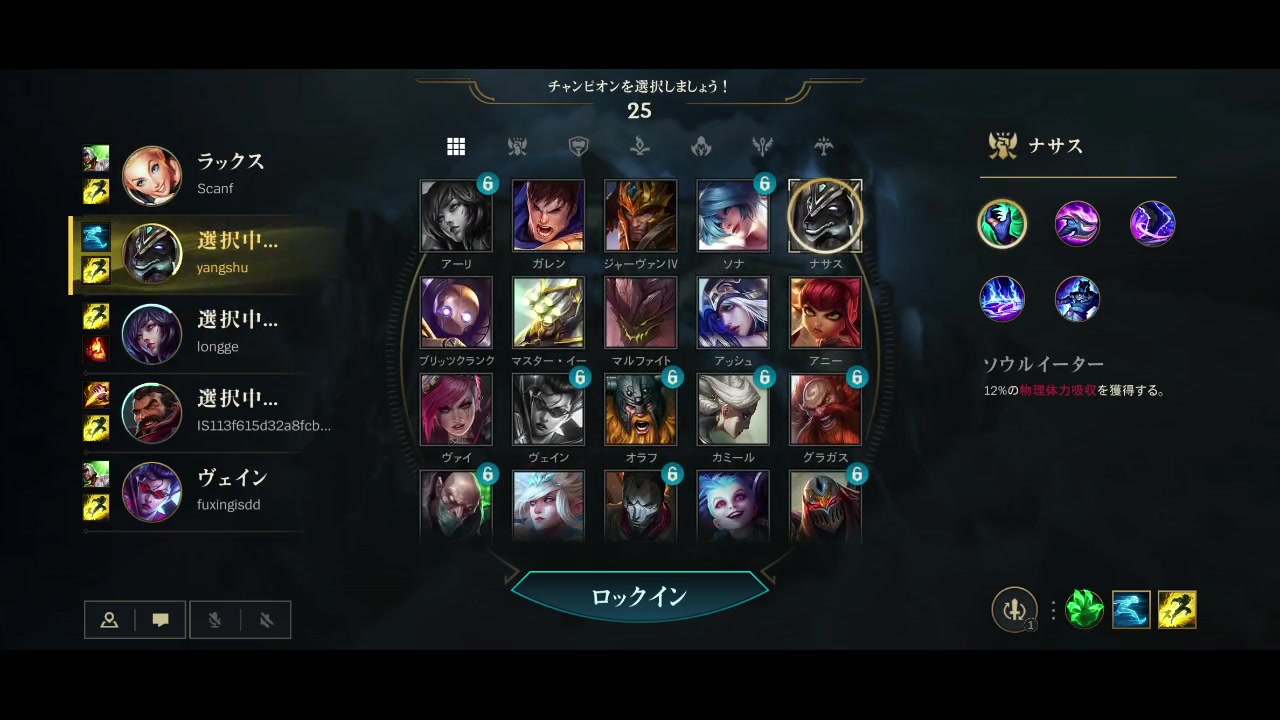Image resolution: width=1280 pixels, height=720 pixels.
Task: Open the rune page edit icon
Action: tap(1086, 609)
